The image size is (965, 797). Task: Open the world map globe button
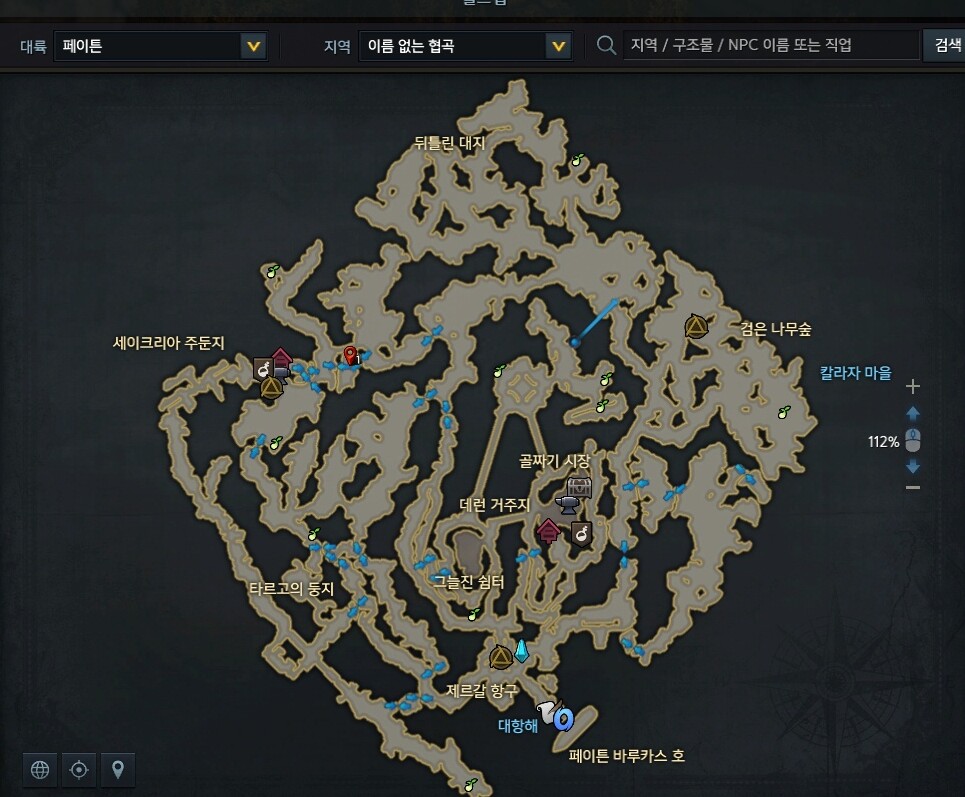(x=40, y=769)
